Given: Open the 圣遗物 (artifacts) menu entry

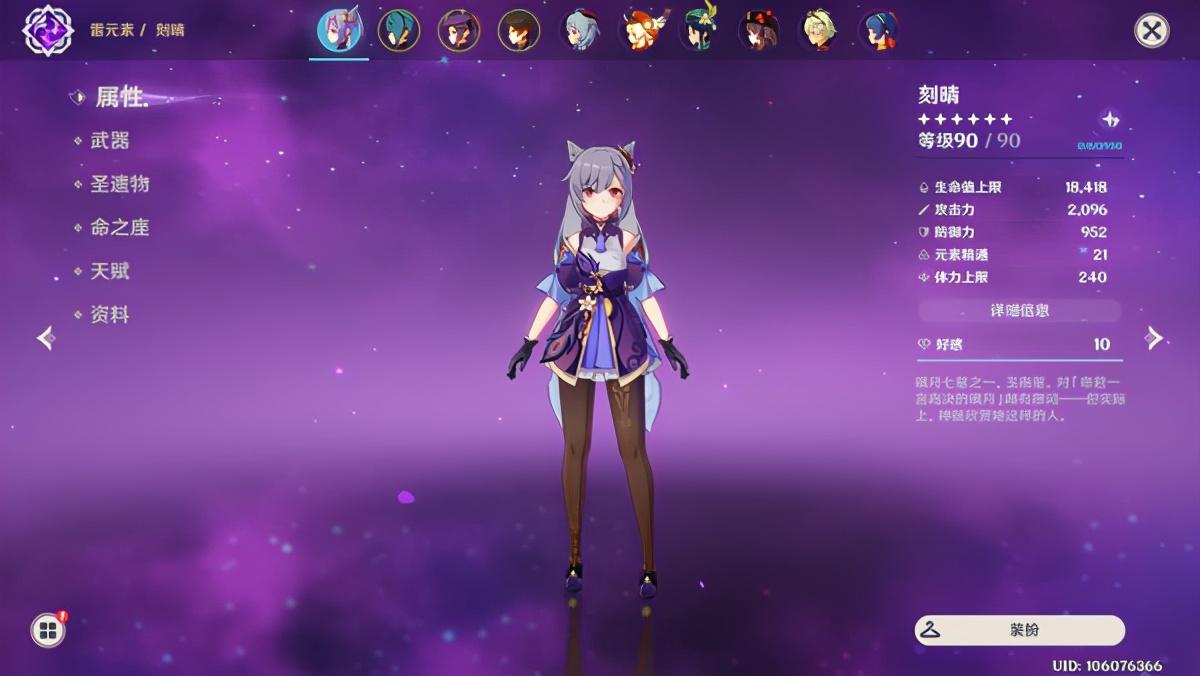Looking at the screenshot, I should coord(119,184).
